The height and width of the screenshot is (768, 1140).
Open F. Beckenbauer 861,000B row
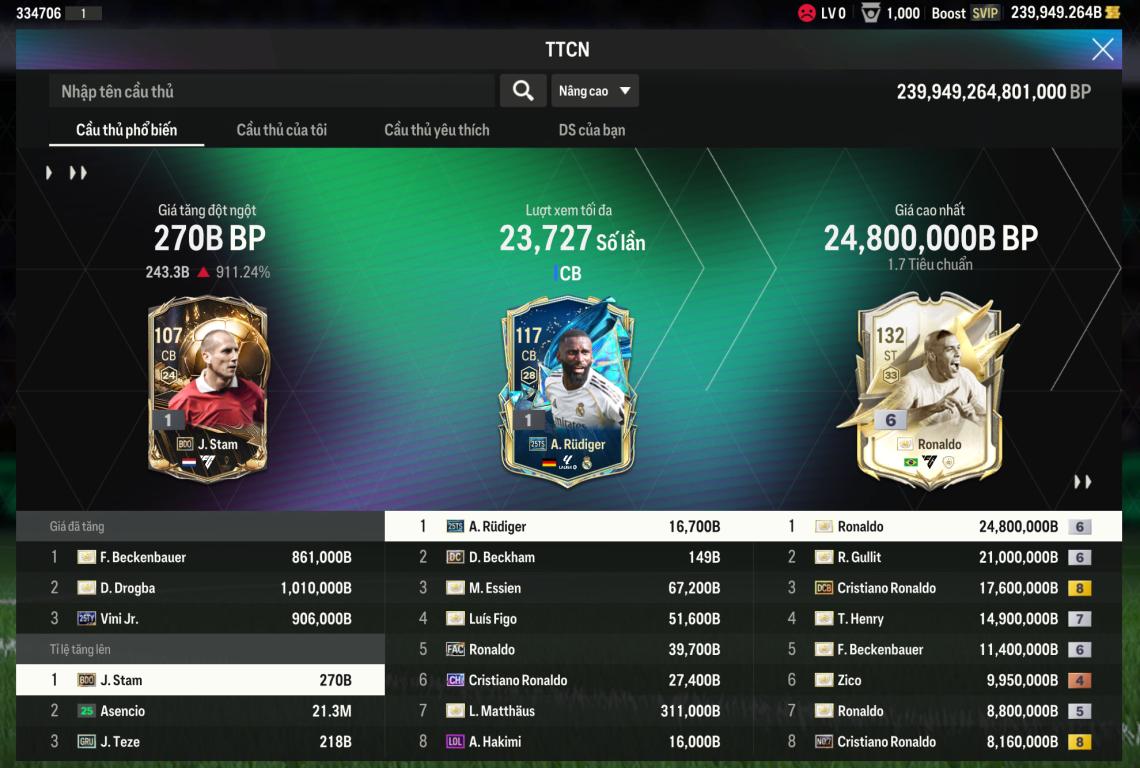point(200,557)
